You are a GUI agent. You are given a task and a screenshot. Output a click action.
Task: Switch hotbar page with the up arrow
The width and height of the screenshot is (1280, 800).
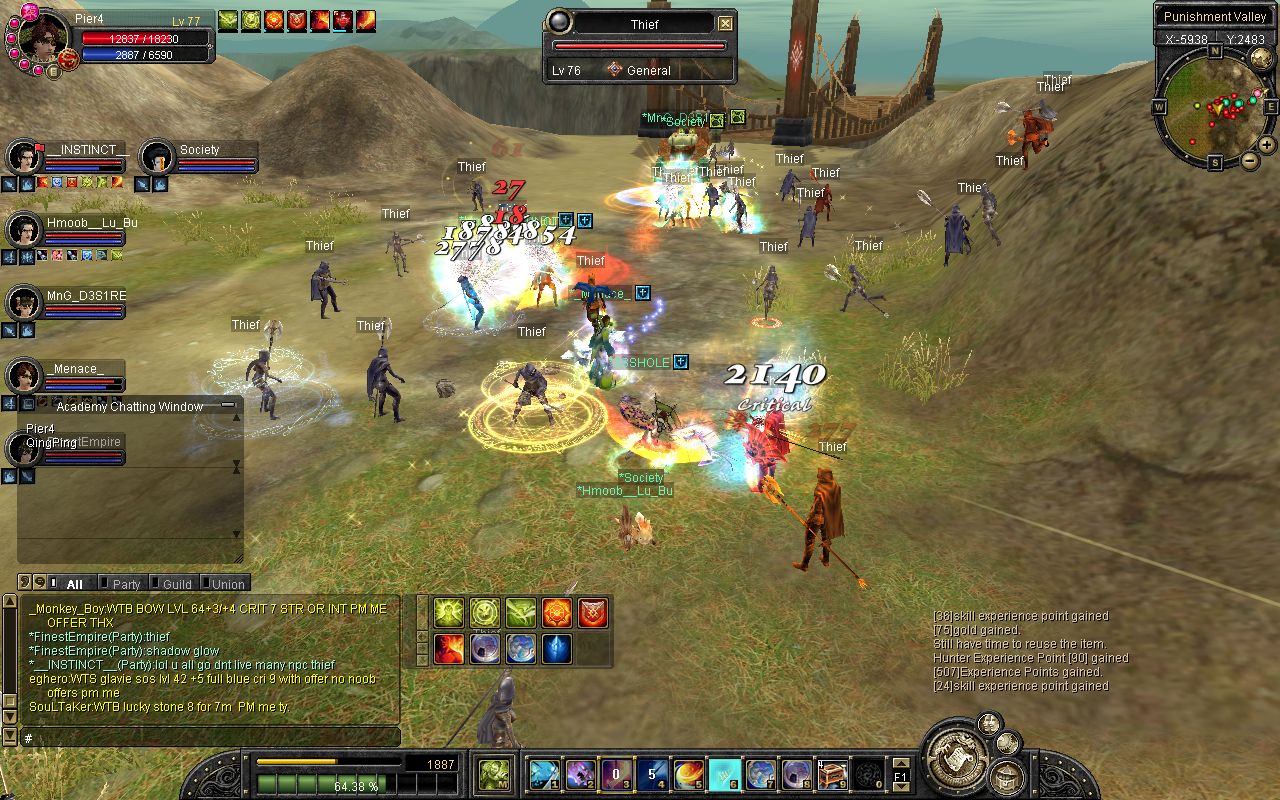902,762
